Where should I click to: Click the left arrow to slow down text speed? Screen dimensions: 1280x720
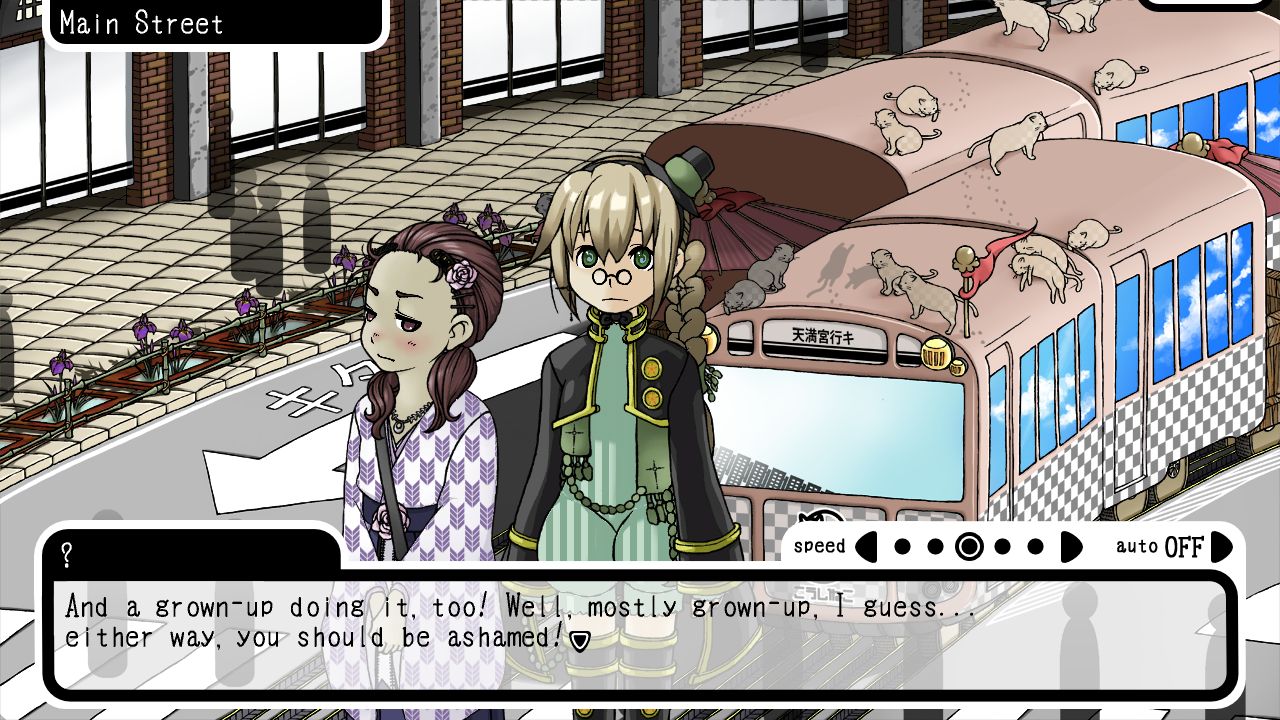pos(866,547)
